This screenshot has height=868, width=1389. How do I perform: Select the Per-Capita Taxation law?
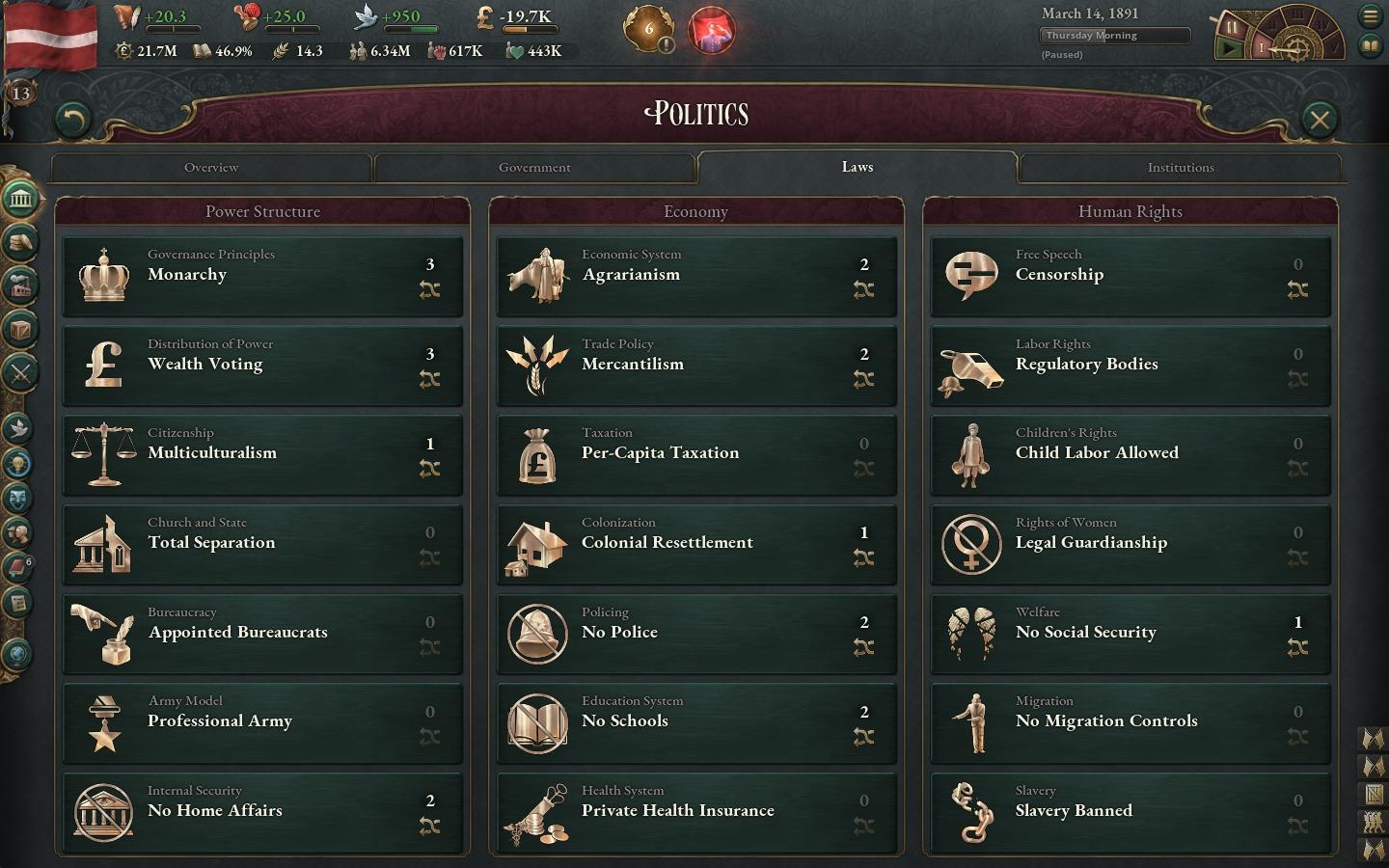click(x=696, y=454)
